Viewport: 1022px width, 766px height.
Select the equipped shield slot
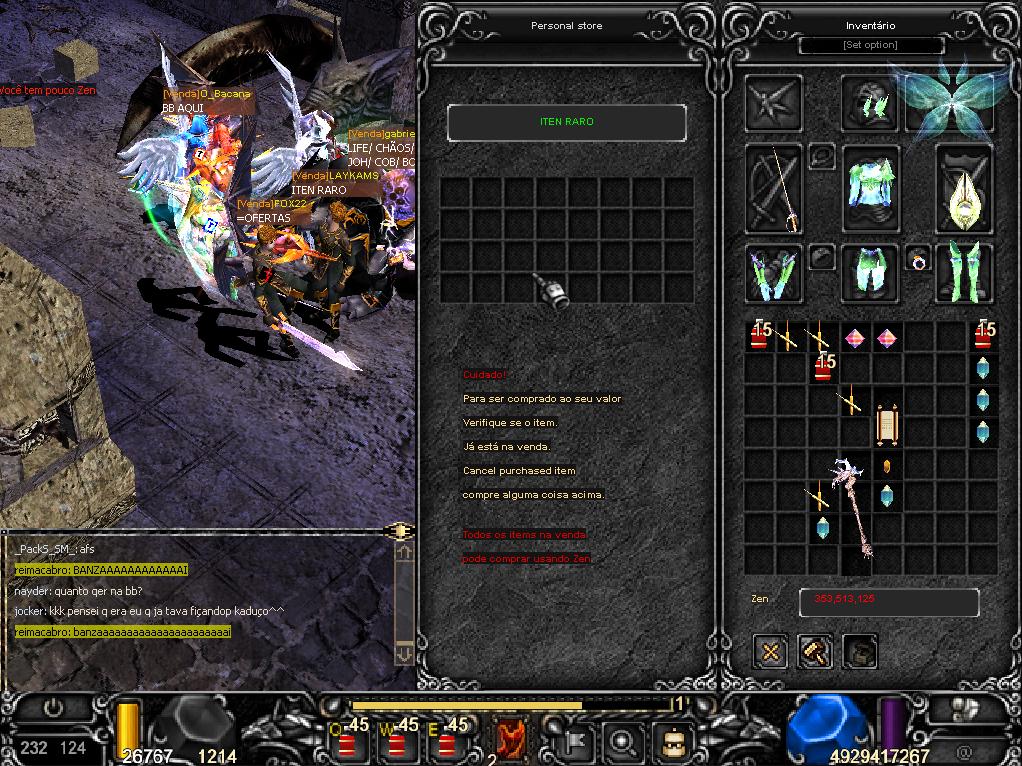963,190
